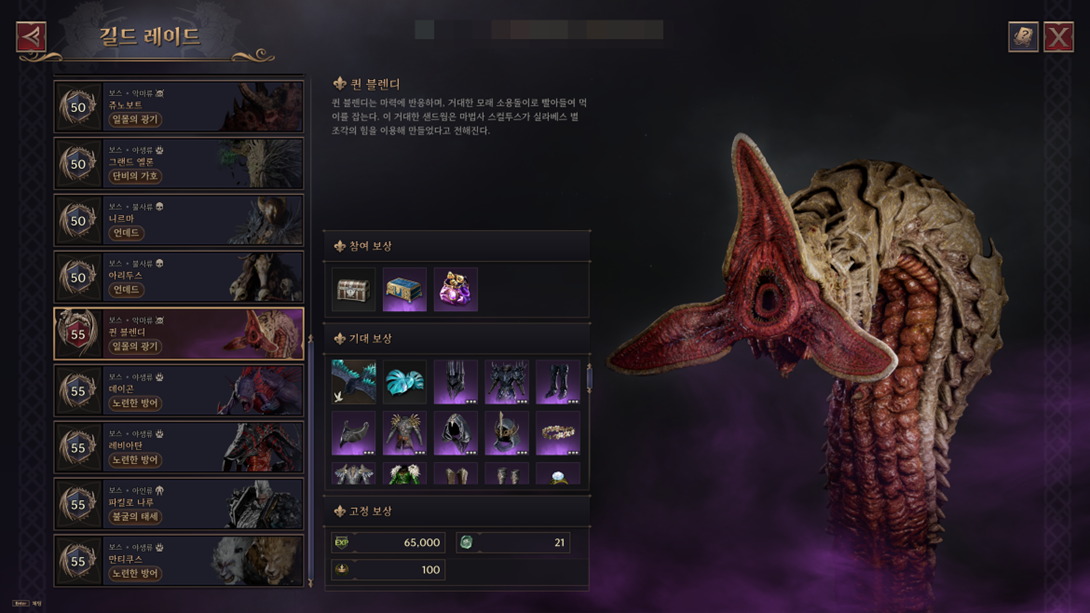Choose the 데이곤 raid boss
1090x613 pixels.
(179, 390)
